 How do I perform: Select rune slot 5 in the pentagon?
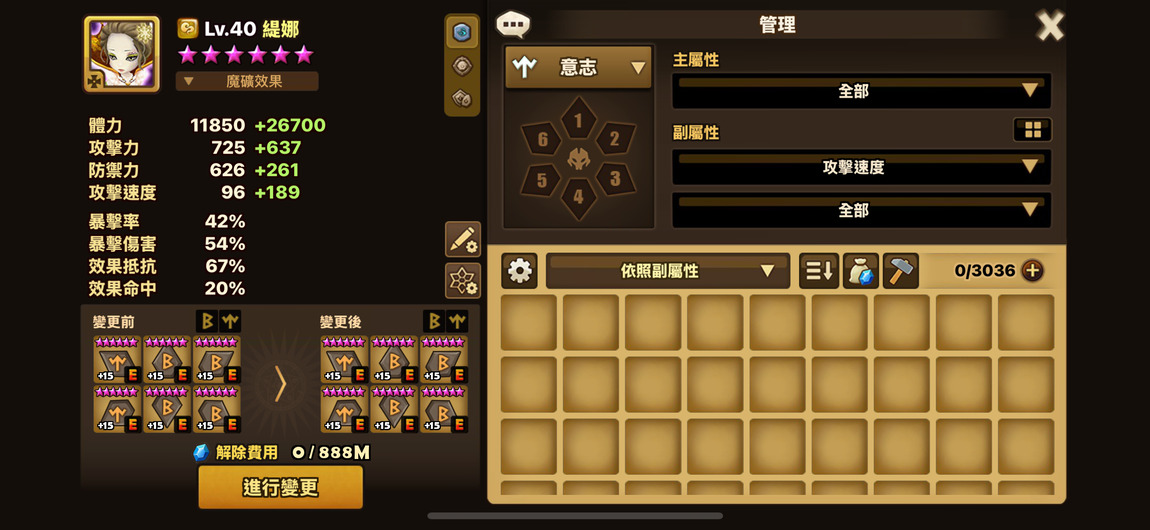542,180
